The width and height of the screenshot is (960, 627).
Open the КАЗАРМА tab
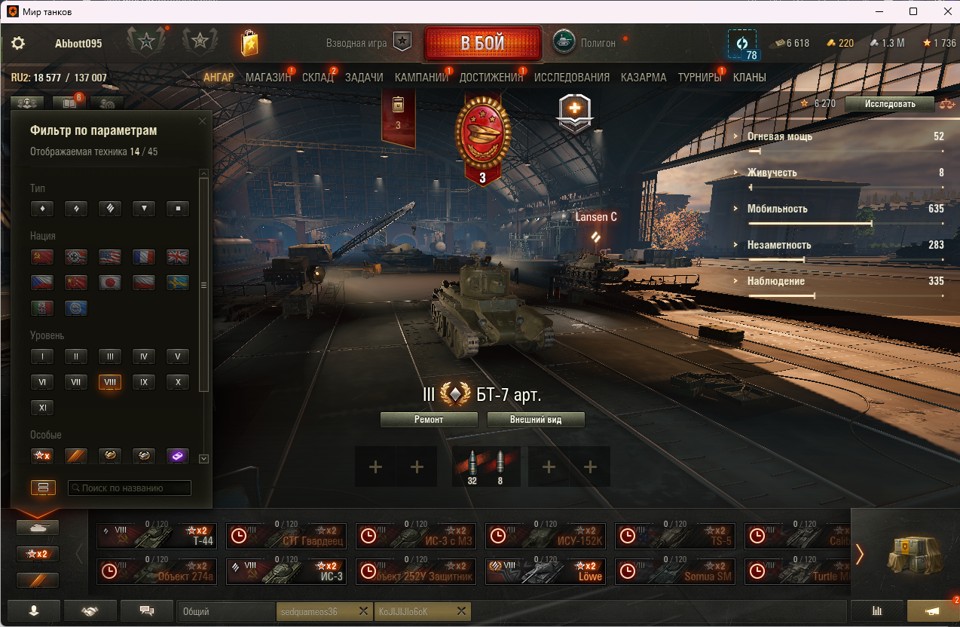[x=643, y=77]
